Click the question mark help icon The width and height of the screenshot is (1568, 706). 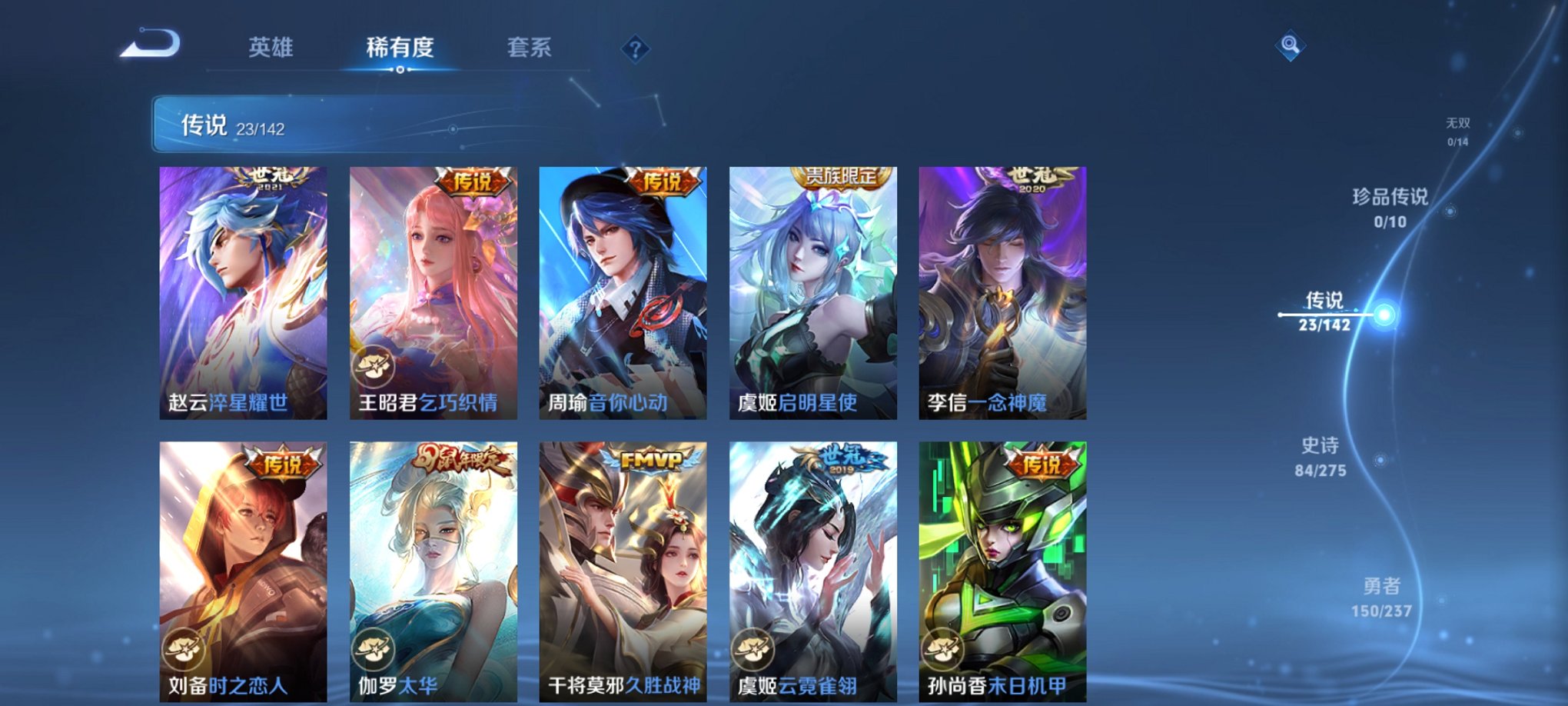[635, 50]
